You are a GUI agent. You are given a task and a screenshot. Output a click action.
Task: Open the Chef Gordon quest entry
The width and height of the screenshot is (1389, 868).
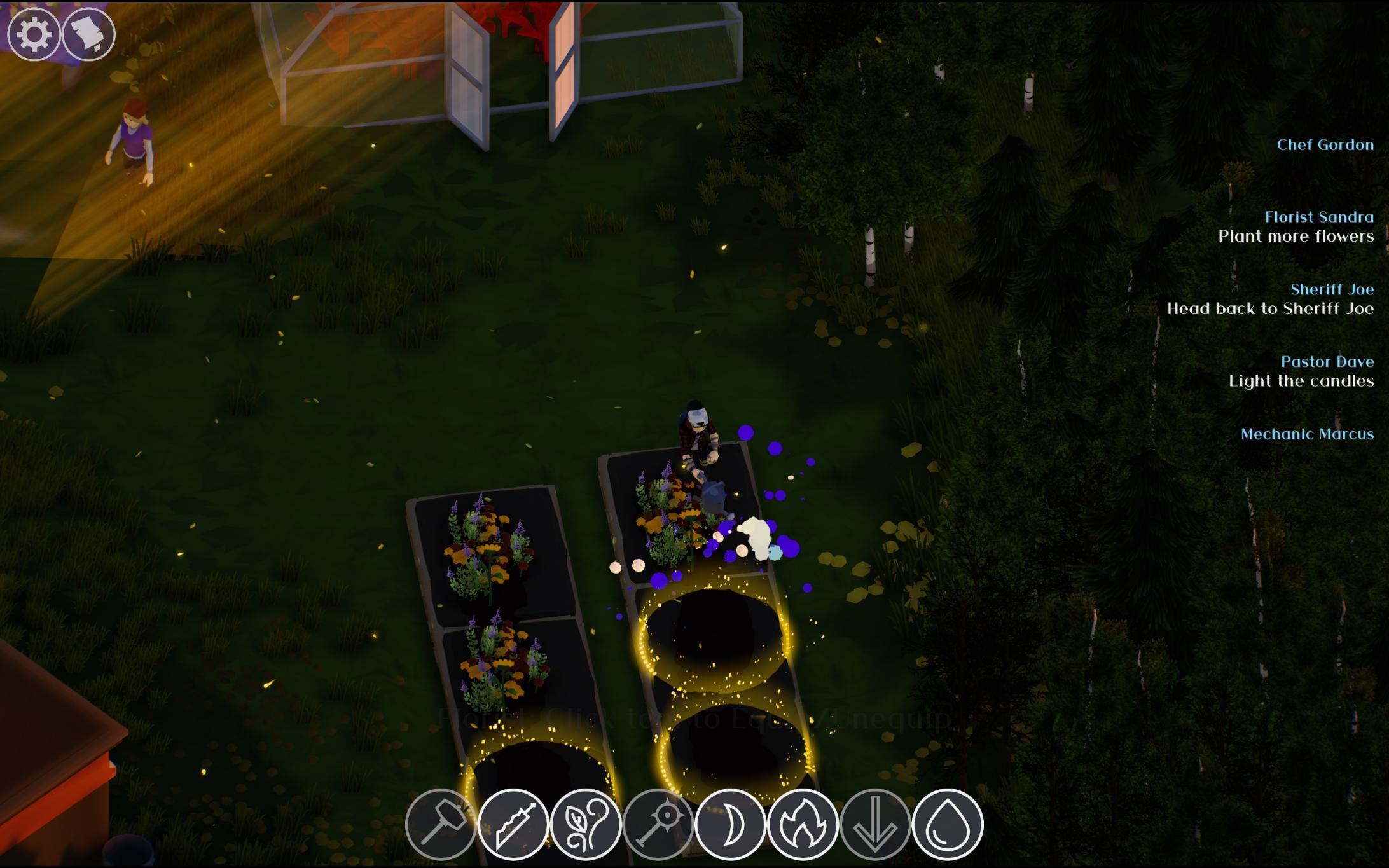[1327, 144]
